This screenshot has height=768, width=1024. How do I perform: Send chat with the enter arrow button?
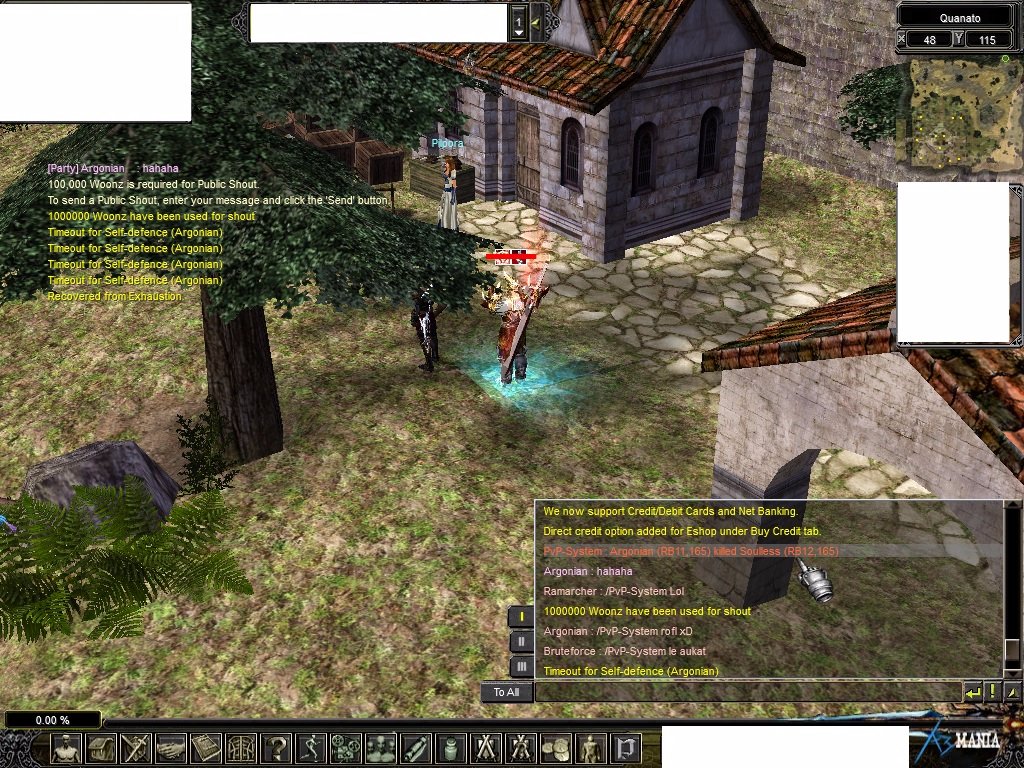coord(972,692)
